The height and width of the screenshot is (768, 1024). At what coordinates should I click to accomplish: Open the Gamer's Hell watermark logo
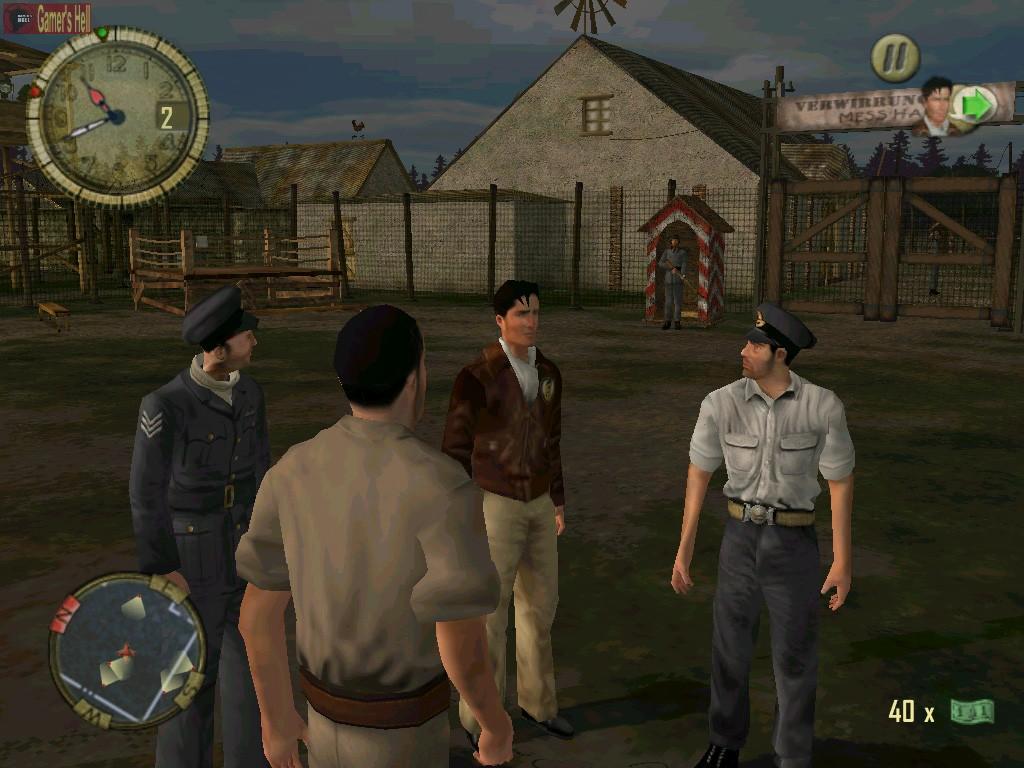[x=48, y=17]
